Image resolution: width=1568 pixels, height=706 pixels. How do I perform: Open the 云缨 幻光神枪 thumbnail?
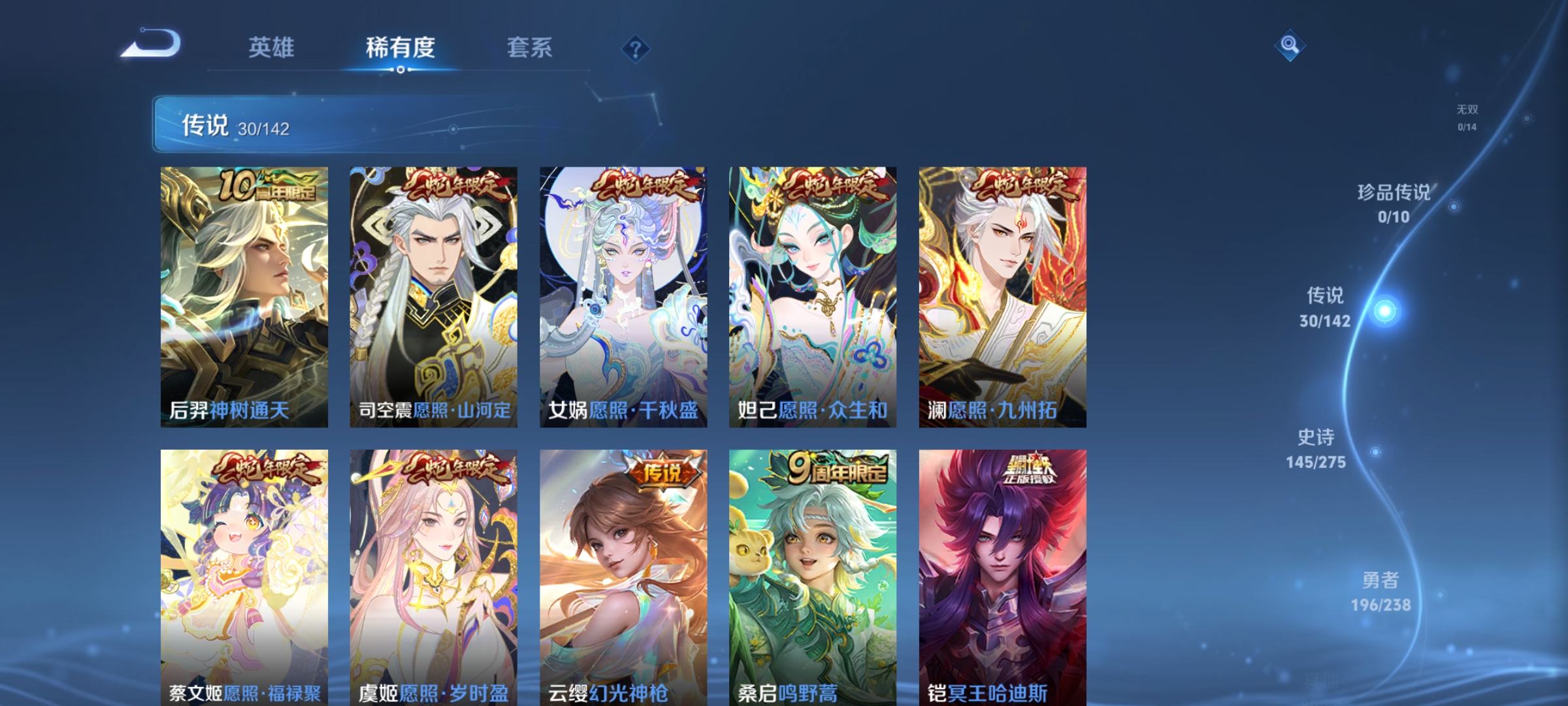[x=622, y=582]
